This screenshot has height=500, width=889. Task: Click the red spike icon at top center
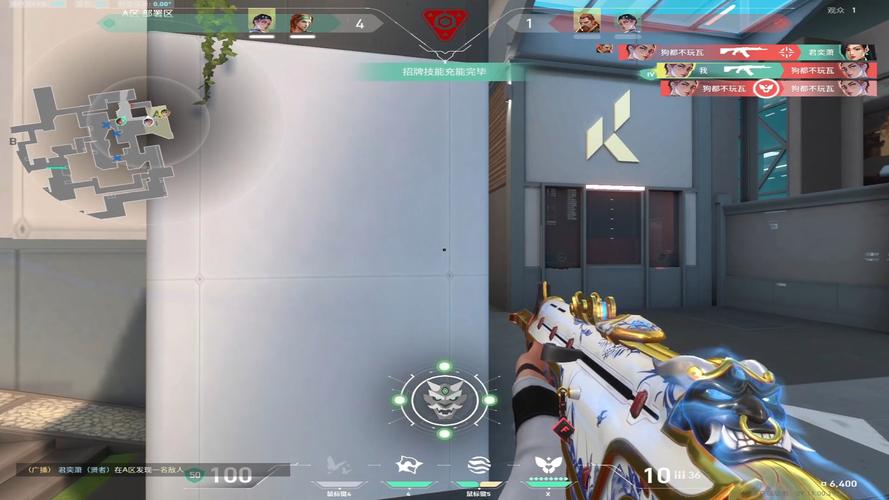coord(443,24)
